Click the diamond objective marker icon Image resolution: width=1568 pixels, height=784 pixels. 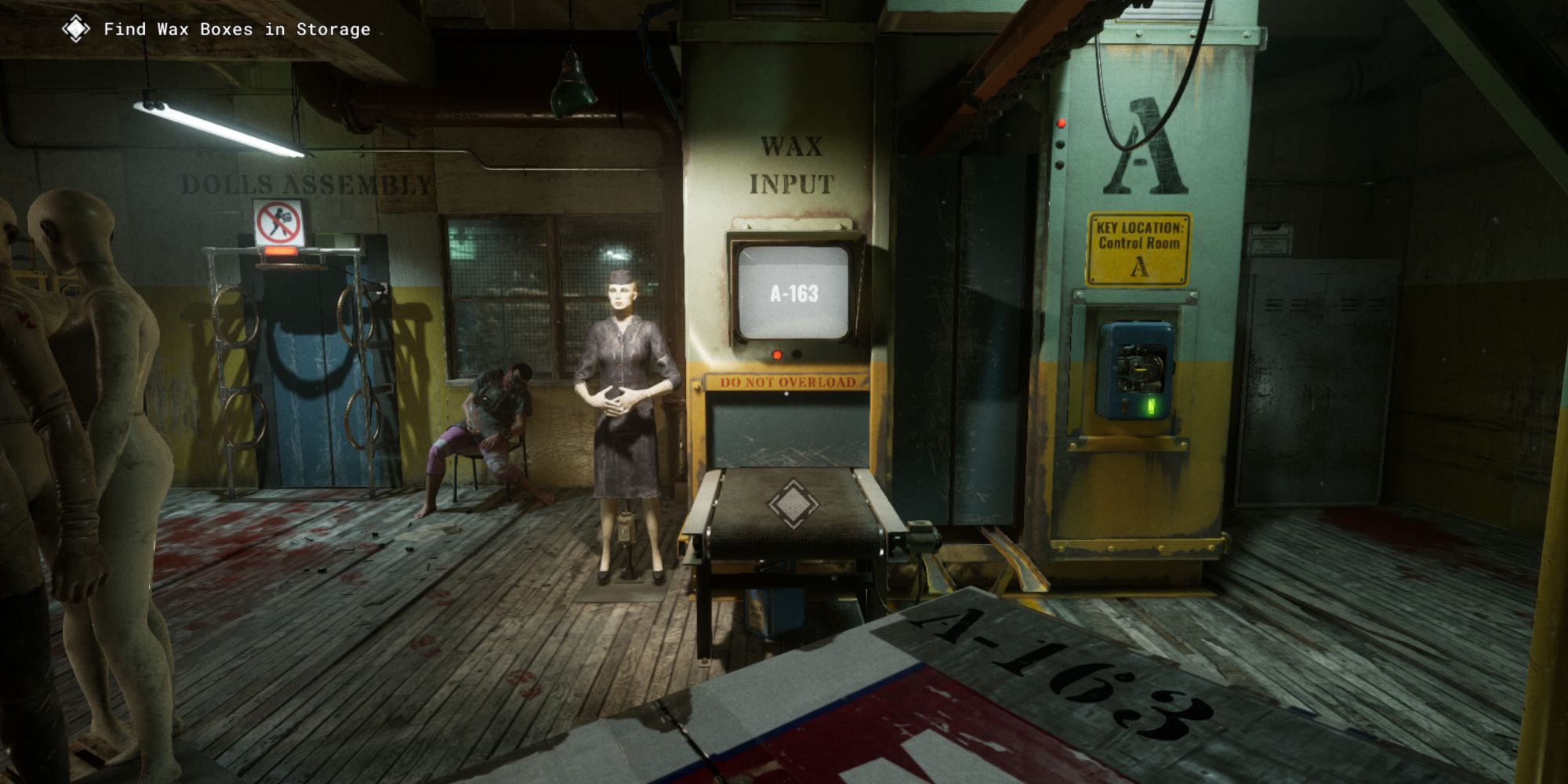[74, 29]
